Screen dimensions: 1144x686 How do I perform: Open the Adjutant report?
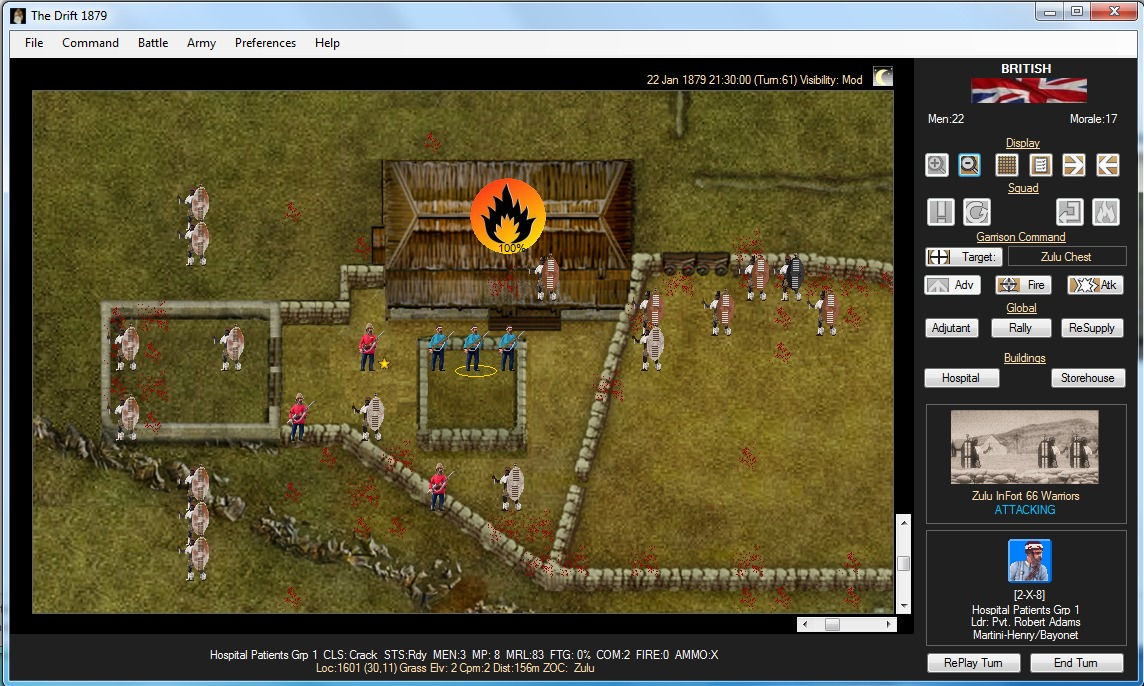tap(951, 328)
